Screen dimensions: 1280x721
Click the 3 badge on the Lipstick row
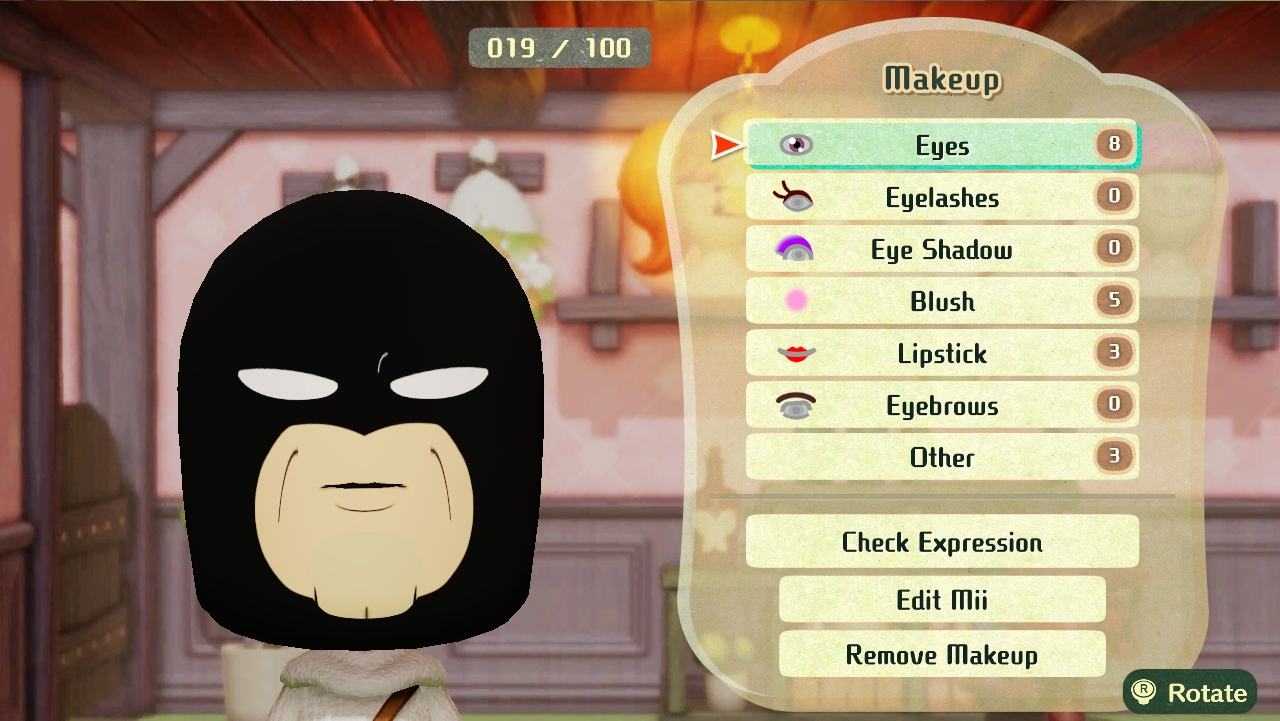click(x=1114, y=352)
